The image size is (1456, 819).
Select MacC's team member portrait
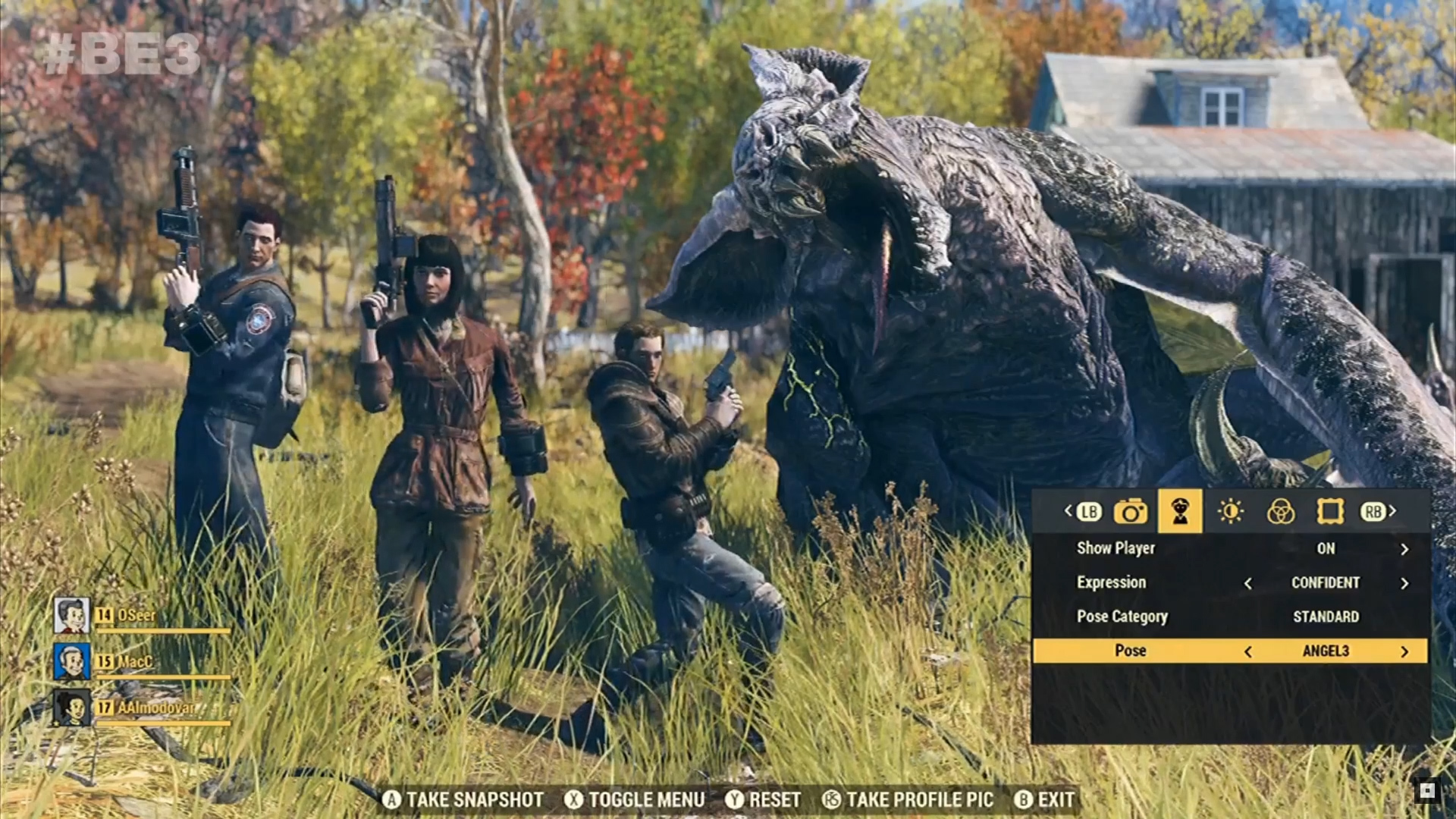(x=72, y=661)
